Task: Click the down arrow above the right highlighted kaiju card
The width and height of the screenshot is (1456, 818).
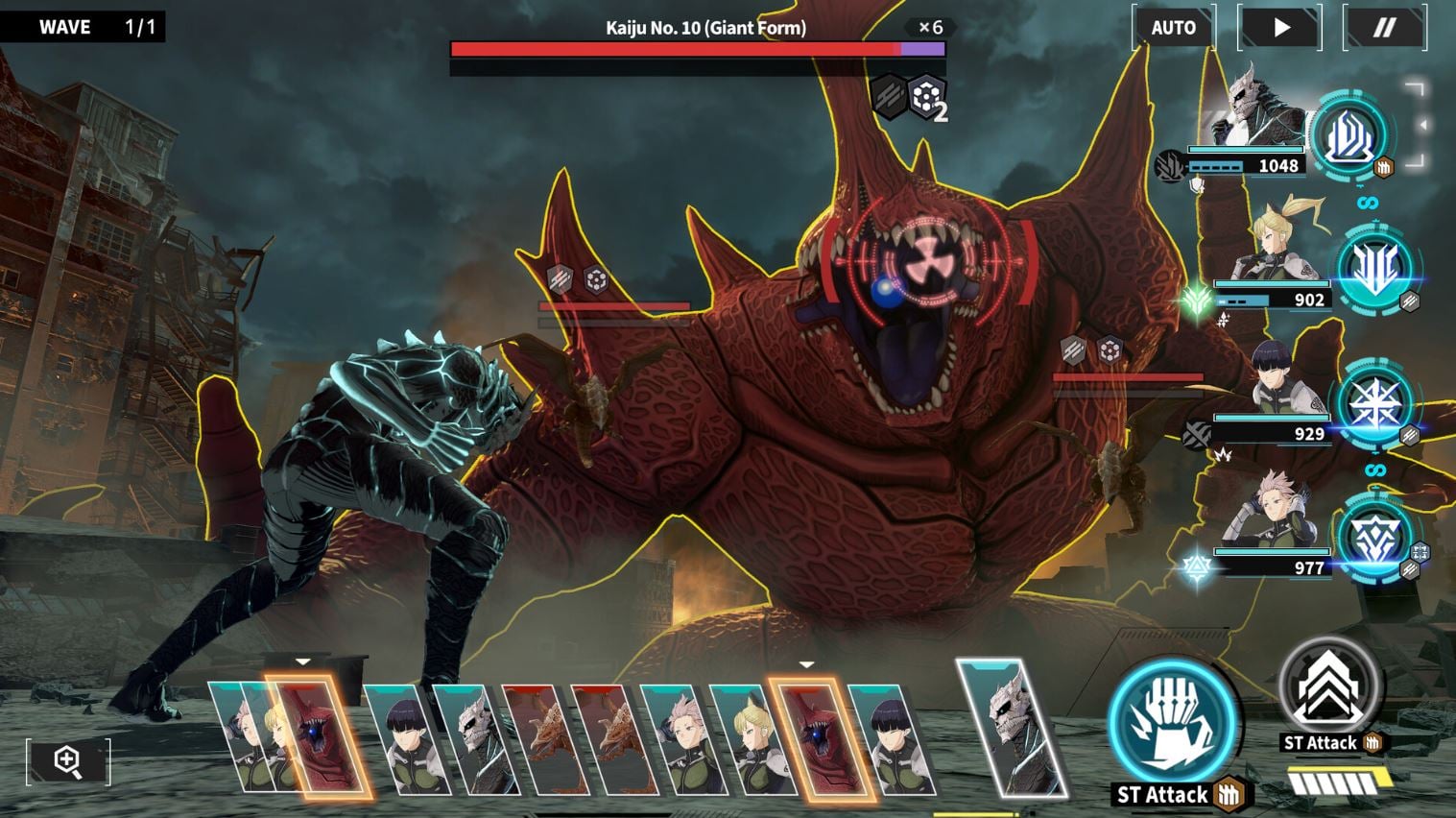Action: (x=804, y=662)
